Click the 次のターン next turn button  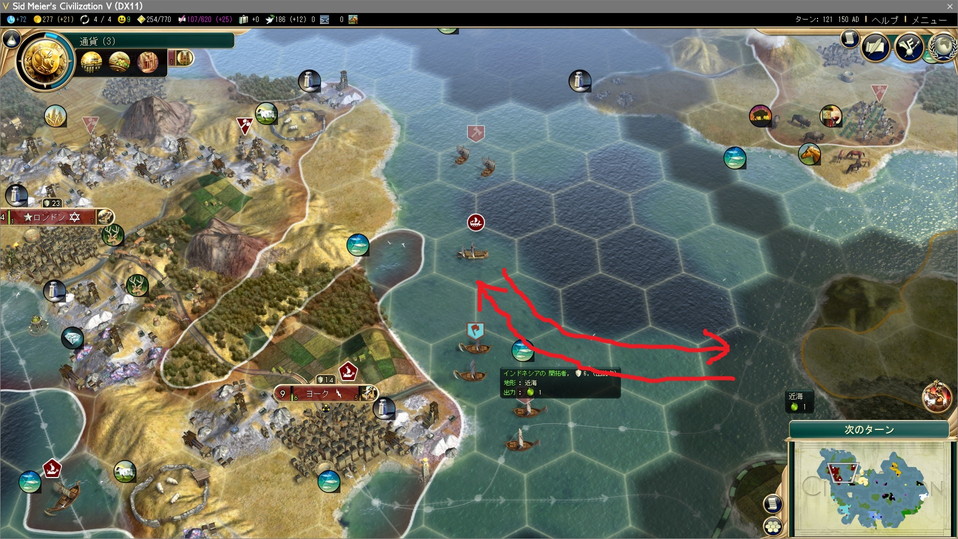coord(868,430)
